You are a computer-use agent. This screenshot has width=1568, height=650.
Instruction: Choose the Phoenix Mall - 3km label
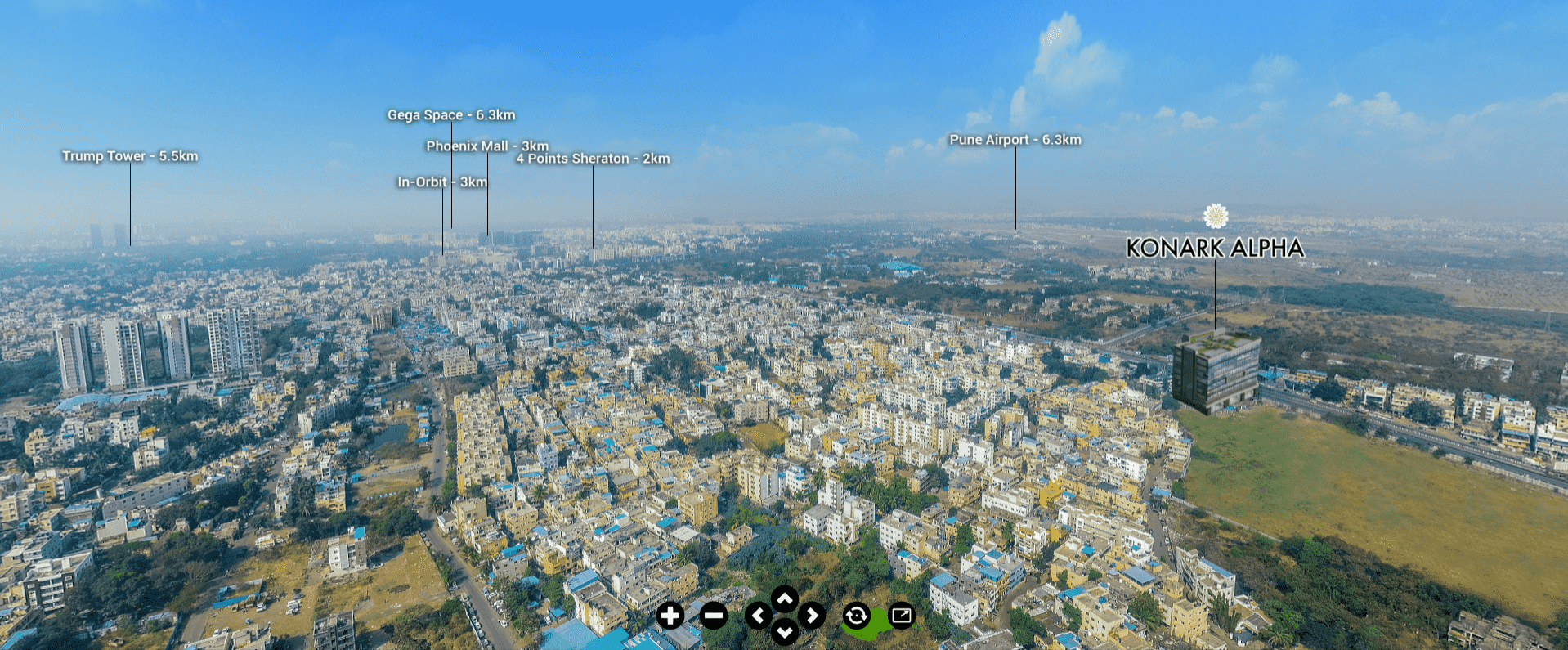pos(487,146)
